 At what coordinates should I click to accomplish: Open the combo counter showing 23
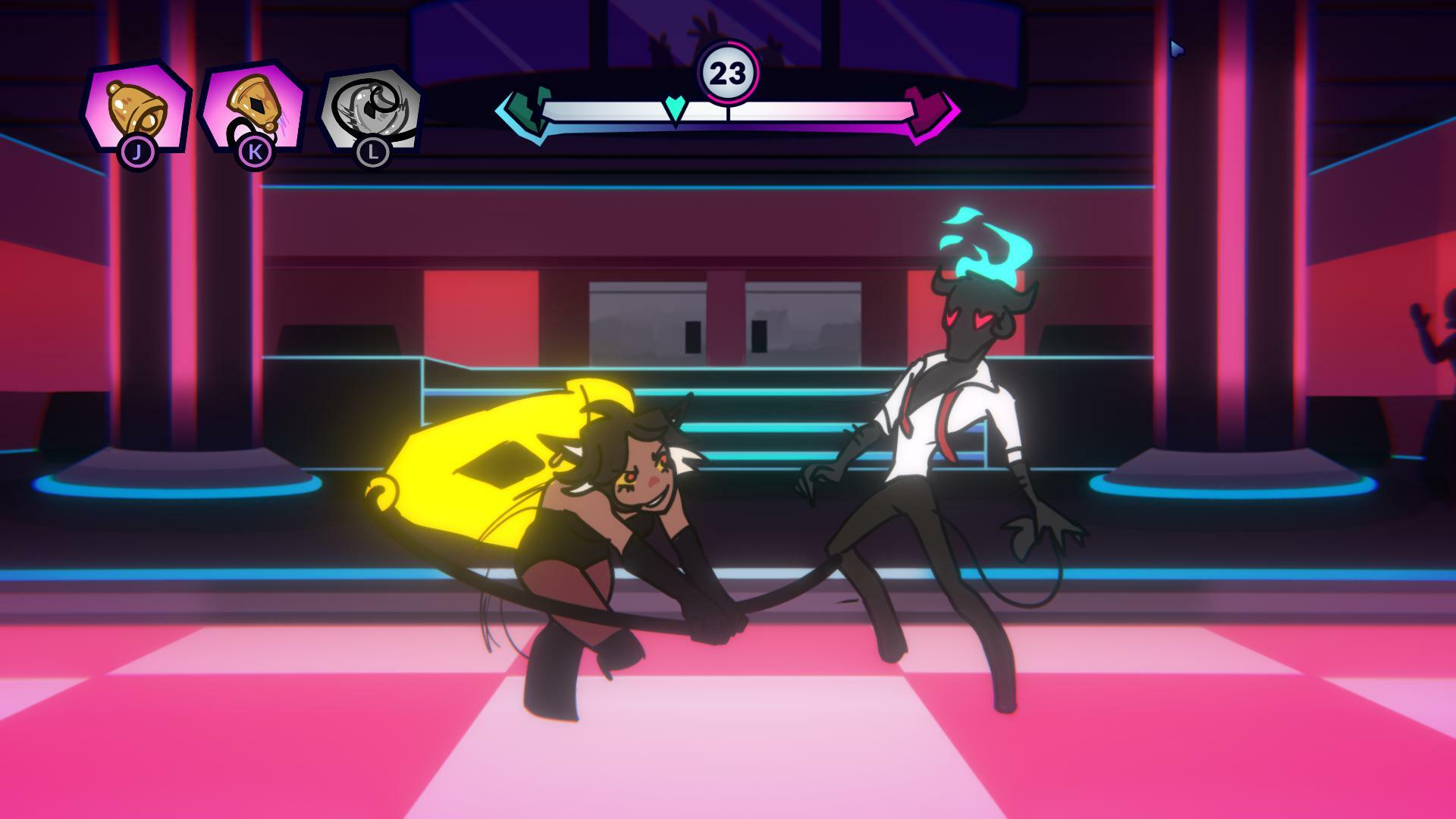(x=730, y=72)
